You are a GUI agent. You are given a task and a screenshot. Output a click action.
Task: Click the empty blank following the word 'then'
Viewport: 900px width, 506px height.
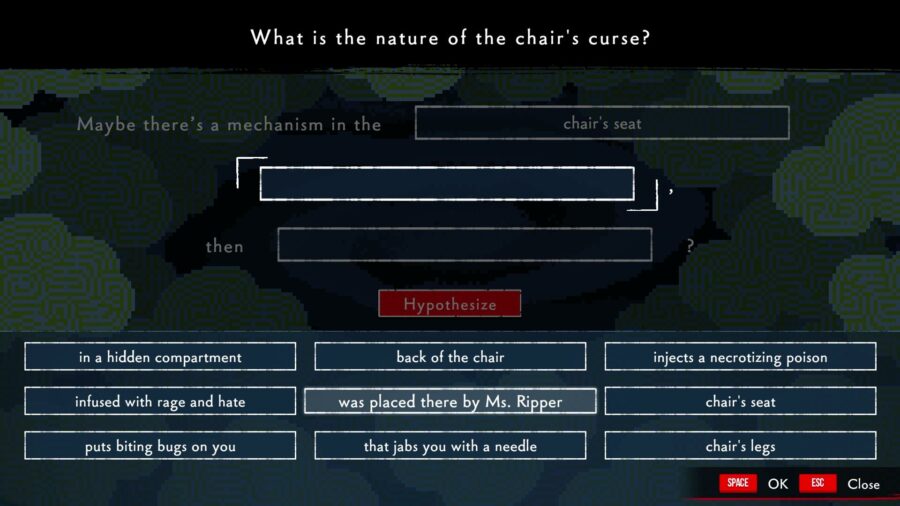click(x=464, y=245)
